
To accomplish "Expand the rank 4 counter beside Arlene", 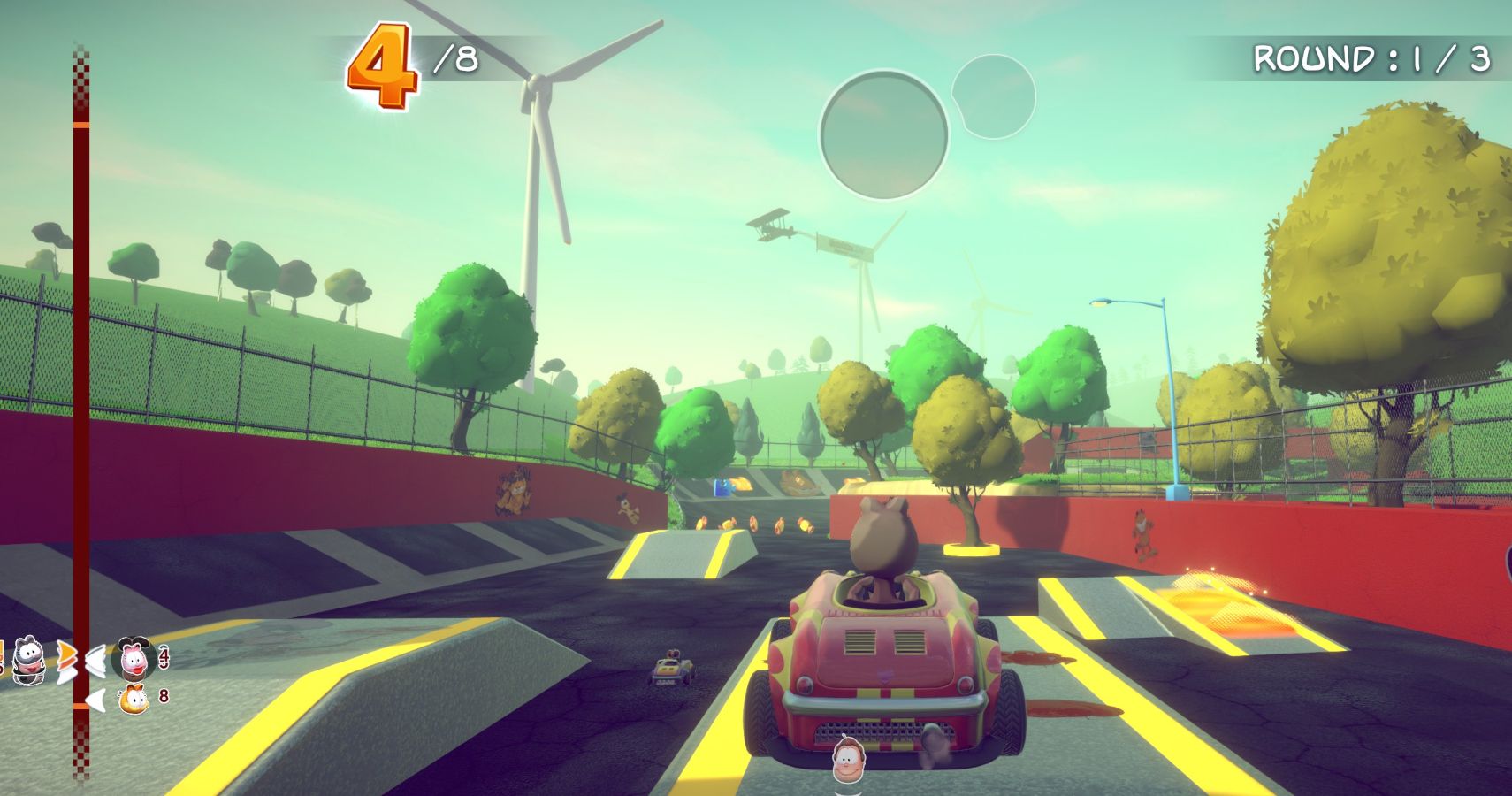I will [164, 656].
